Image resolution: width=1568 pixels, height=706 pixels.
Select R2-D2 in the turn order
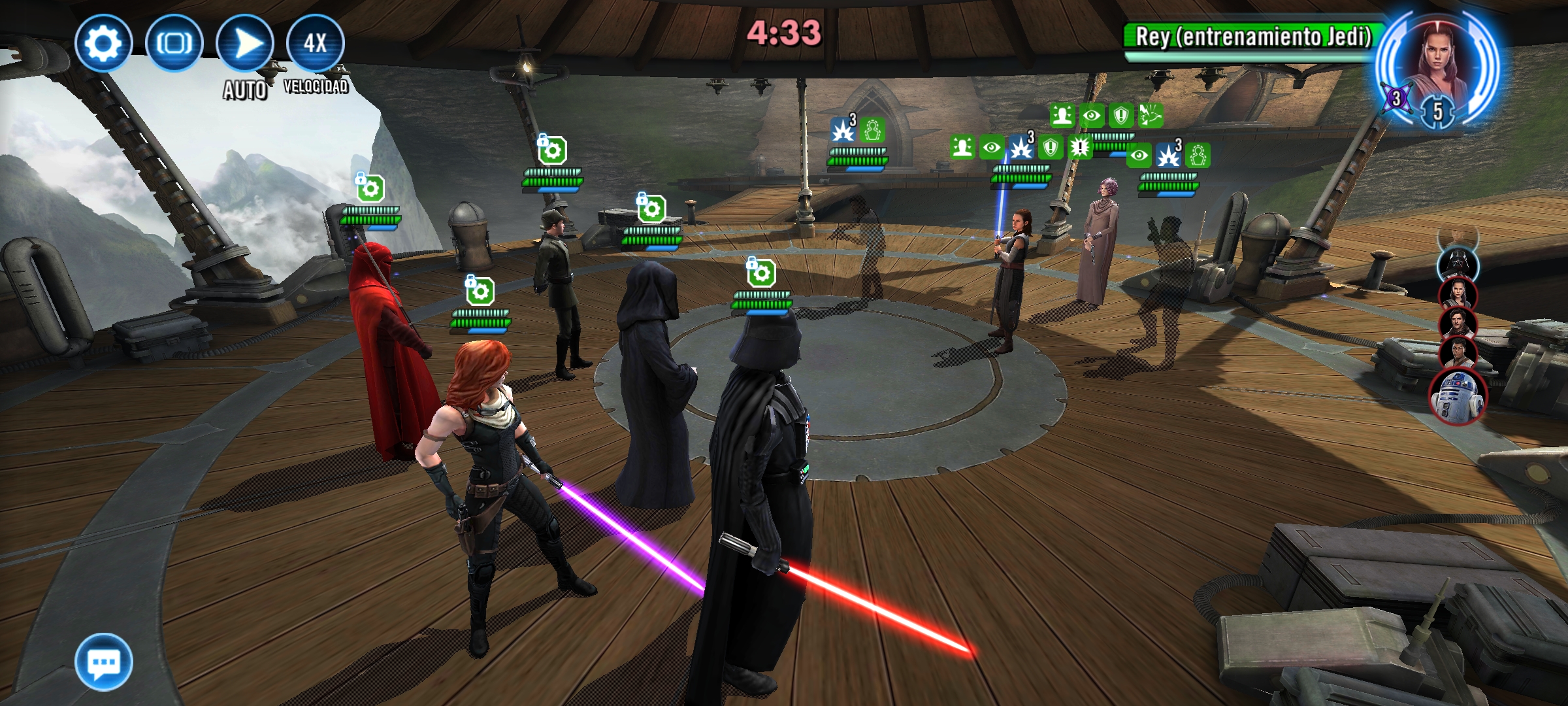pyautogui.click(x=1458, y=395)
